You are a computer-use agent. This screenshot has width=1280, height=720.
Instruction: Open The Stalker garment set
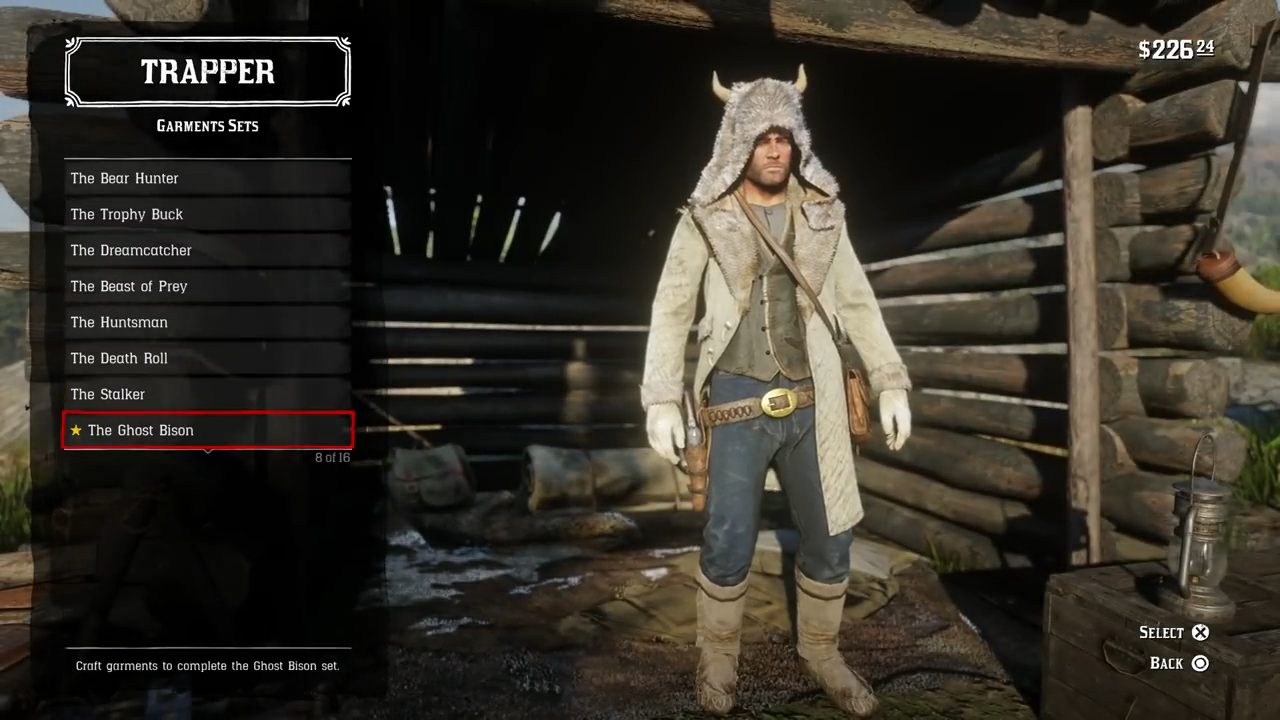click(207, 394)
